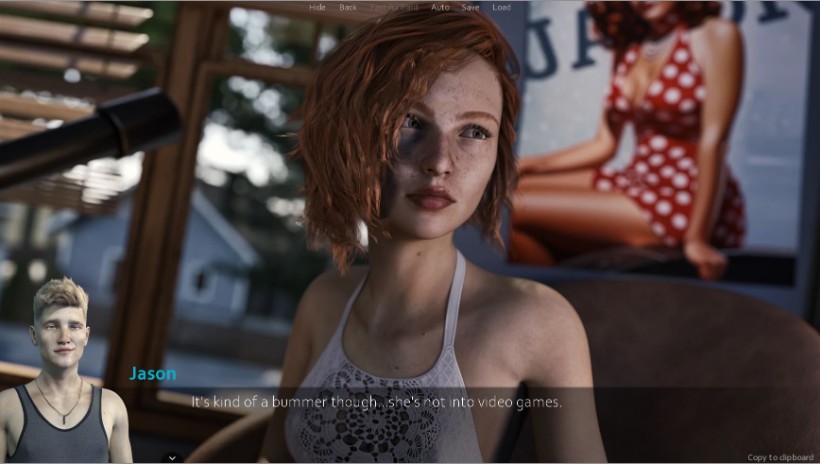Toggle Auto advance mode
This screenshot has height=464, width=820.
point(440,7)
